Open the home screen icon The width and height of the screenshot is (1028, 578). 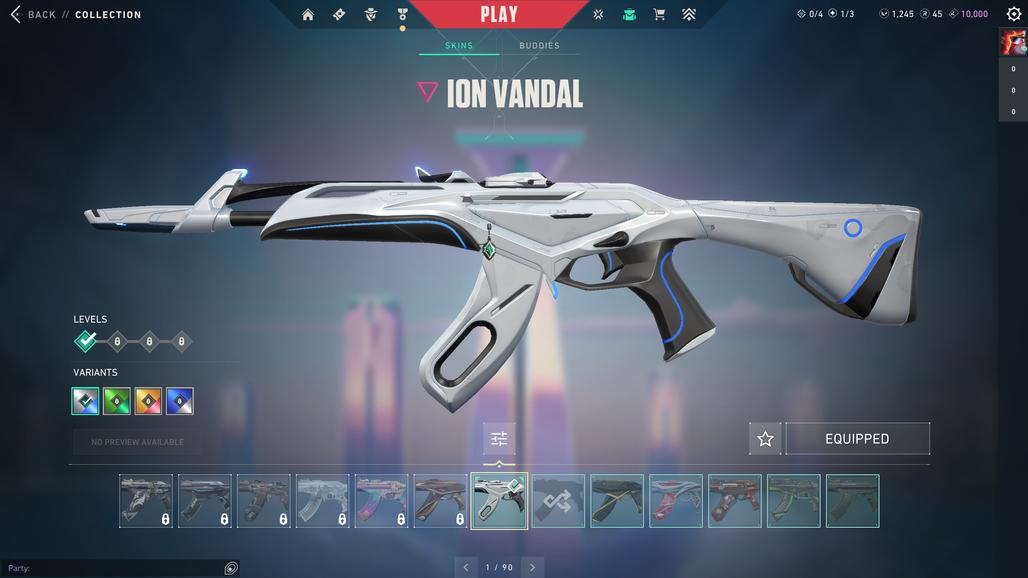[308, 15]
